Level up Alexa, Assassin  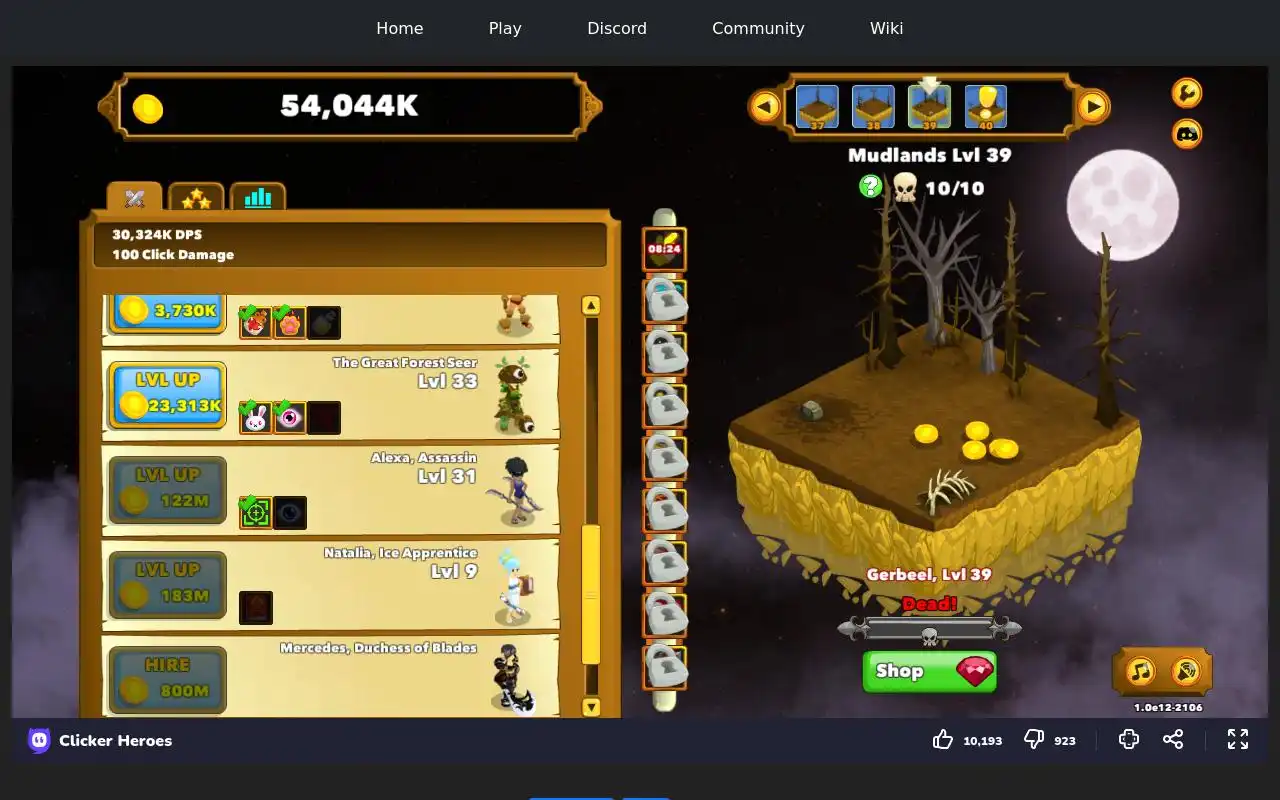tap(167, 489)
